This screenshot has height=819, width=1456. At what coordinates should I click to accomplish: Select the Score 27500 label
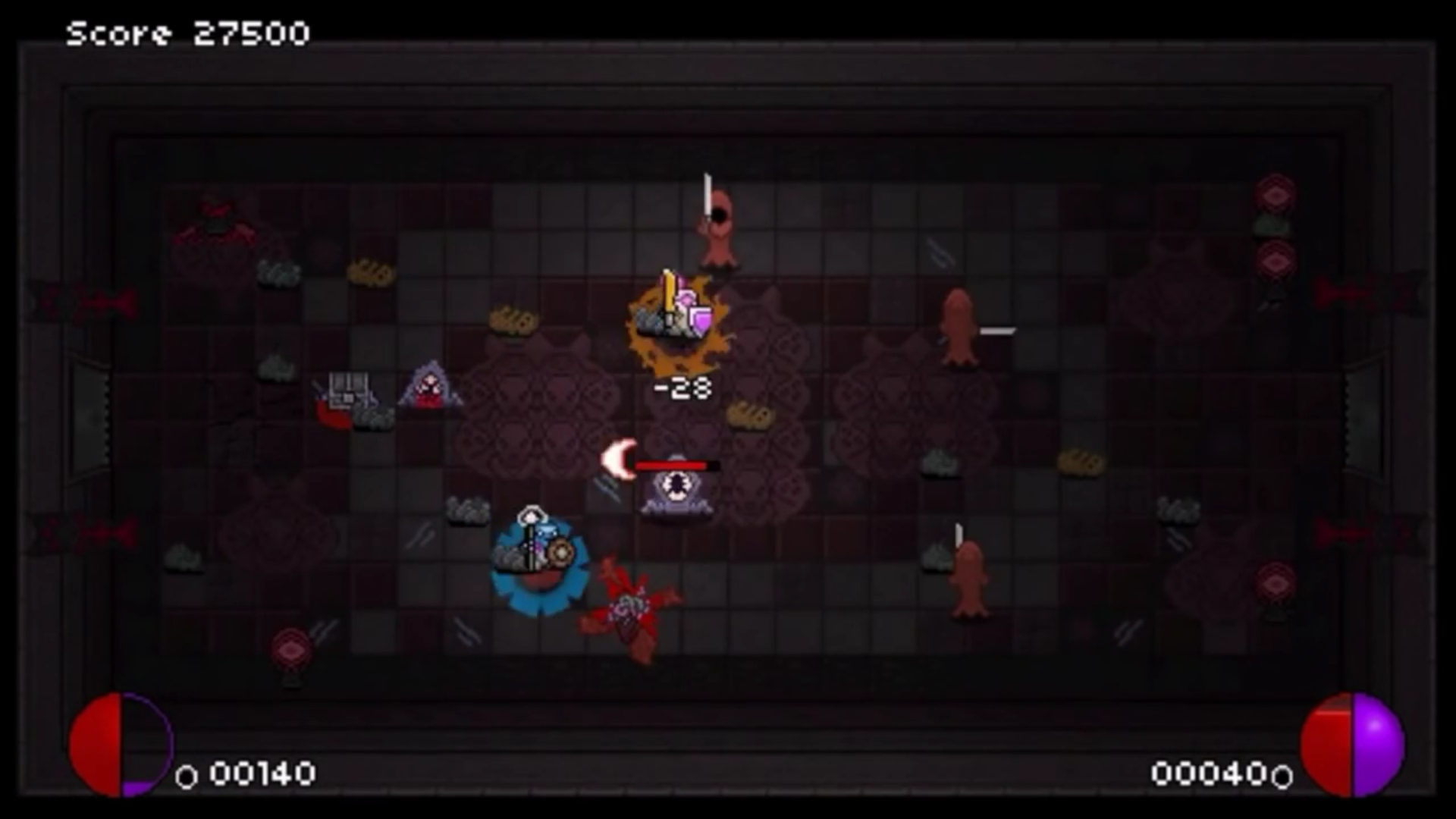[x=187, y=32]
